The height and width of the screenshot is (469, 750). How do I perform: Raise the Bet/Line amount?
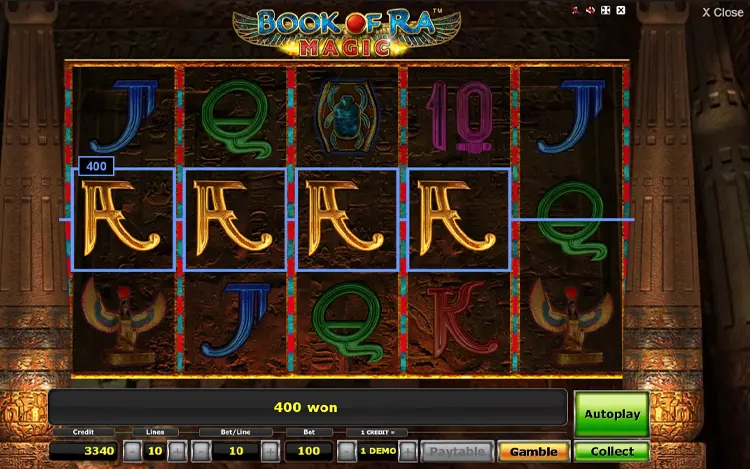pyautogui.click(x=269, y=450)
